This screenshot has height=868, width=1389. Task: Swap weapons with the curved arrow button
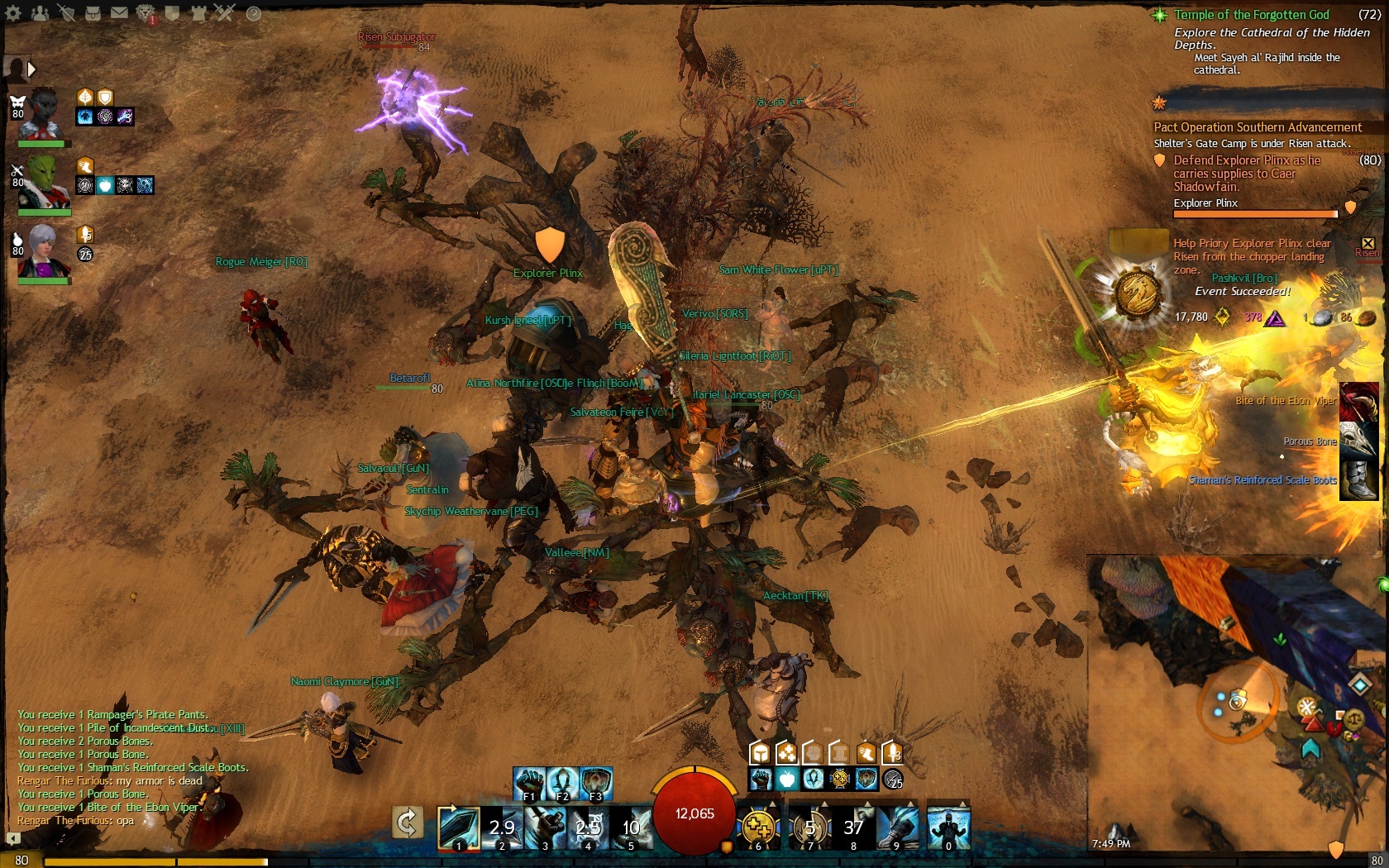click(408, 823)
